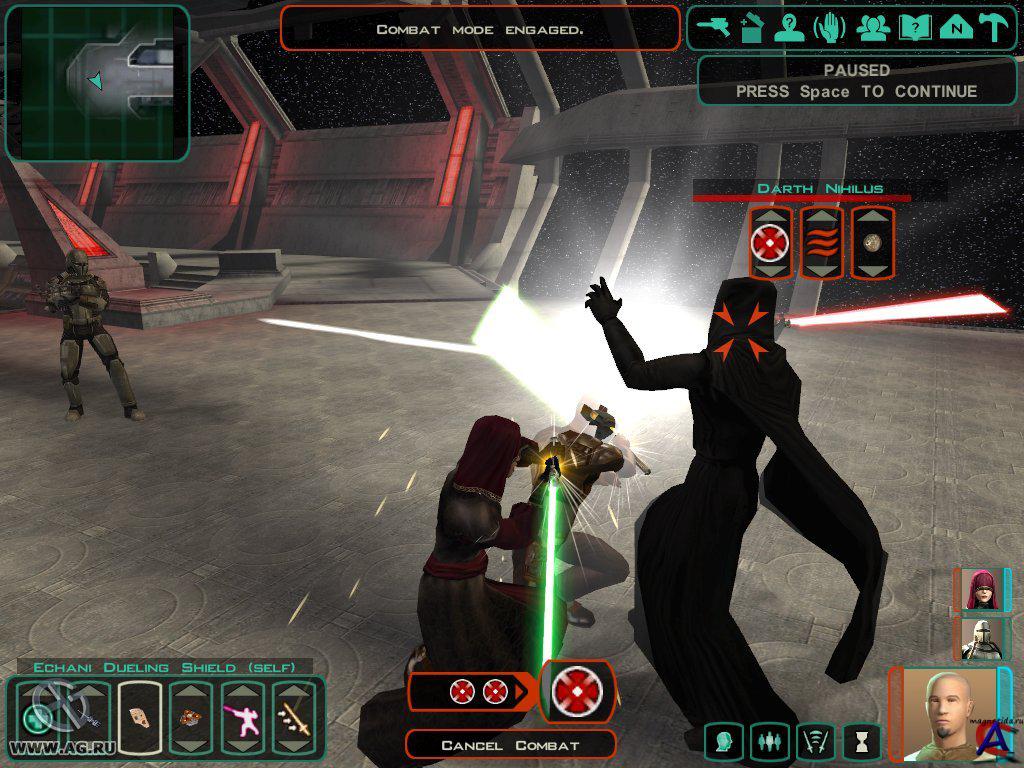
Task: Cancel combat with the Cancel Combat button
Action: click(510, 745)
